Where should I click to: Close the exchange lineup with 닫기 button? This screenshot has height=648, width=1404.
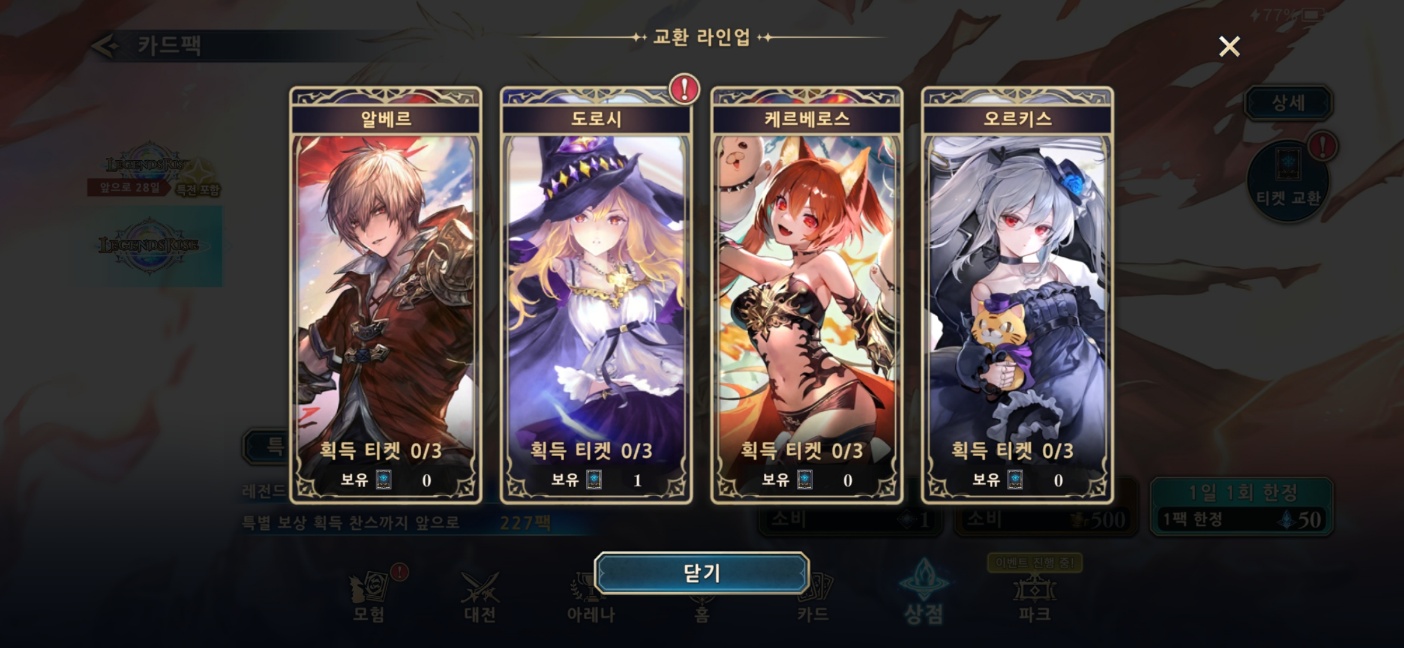(701, 573)
